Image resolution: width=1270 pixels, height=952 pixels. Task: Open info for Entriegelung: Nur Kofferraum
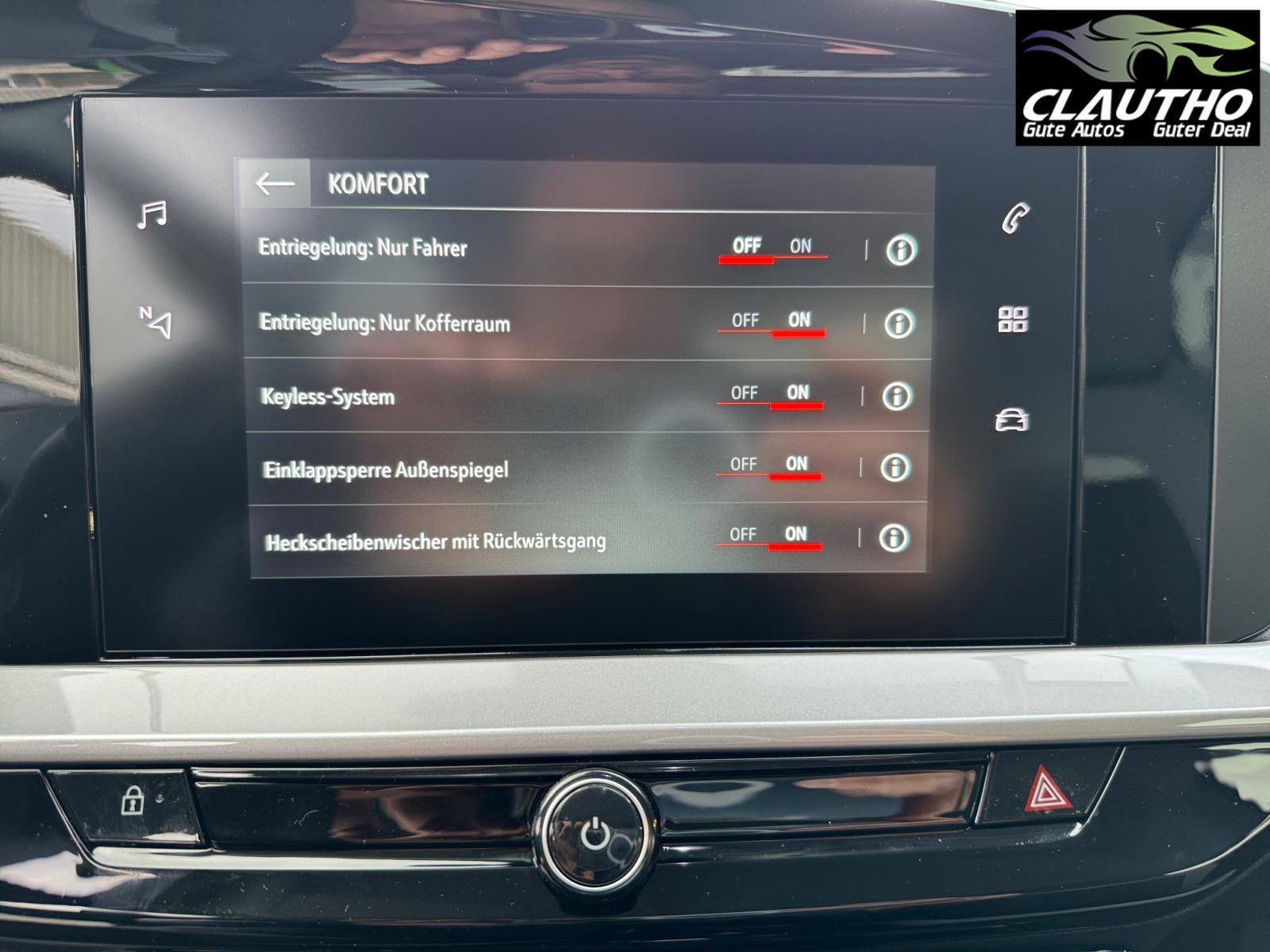(899, 324)
